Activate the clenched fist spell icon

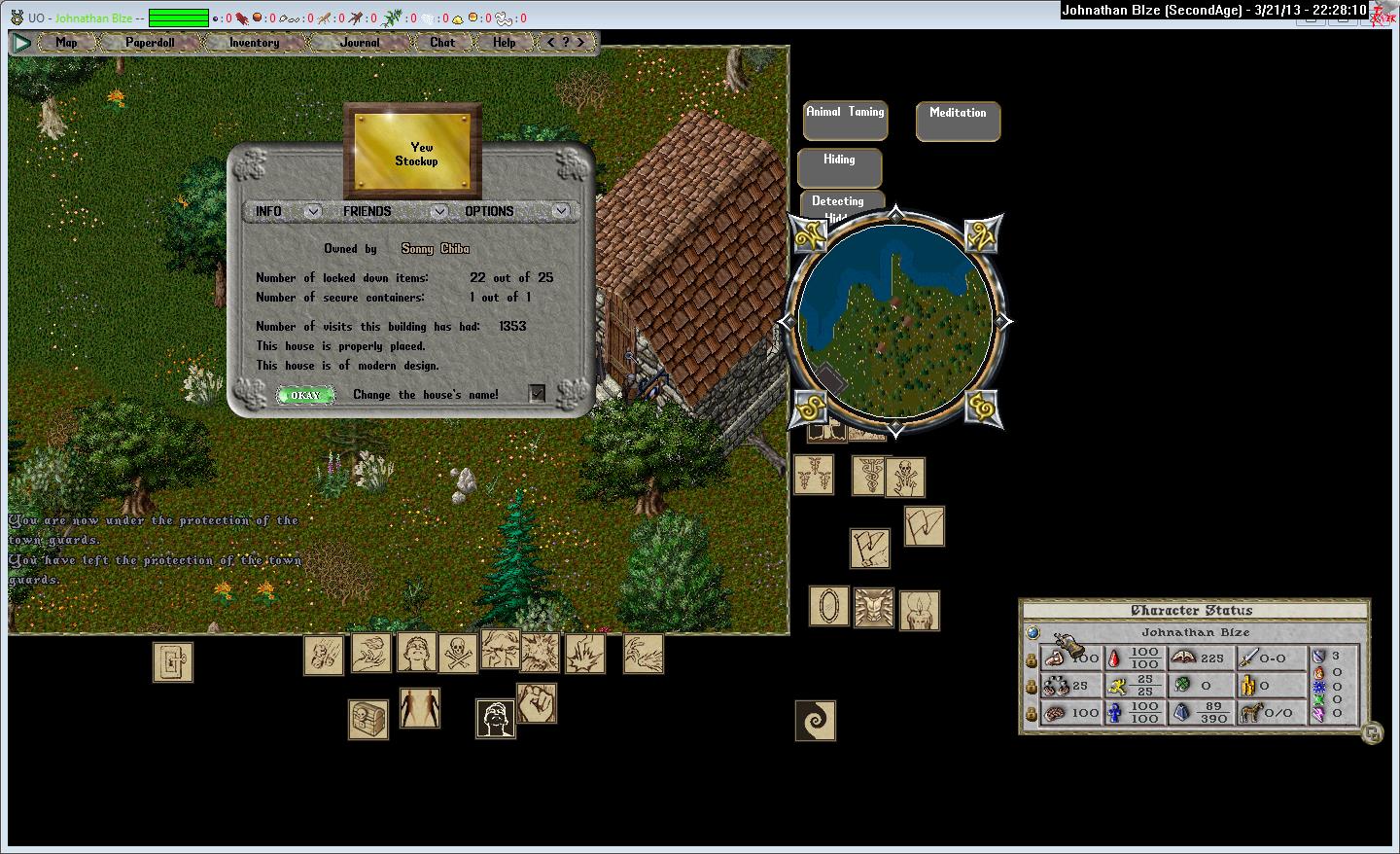536,703
